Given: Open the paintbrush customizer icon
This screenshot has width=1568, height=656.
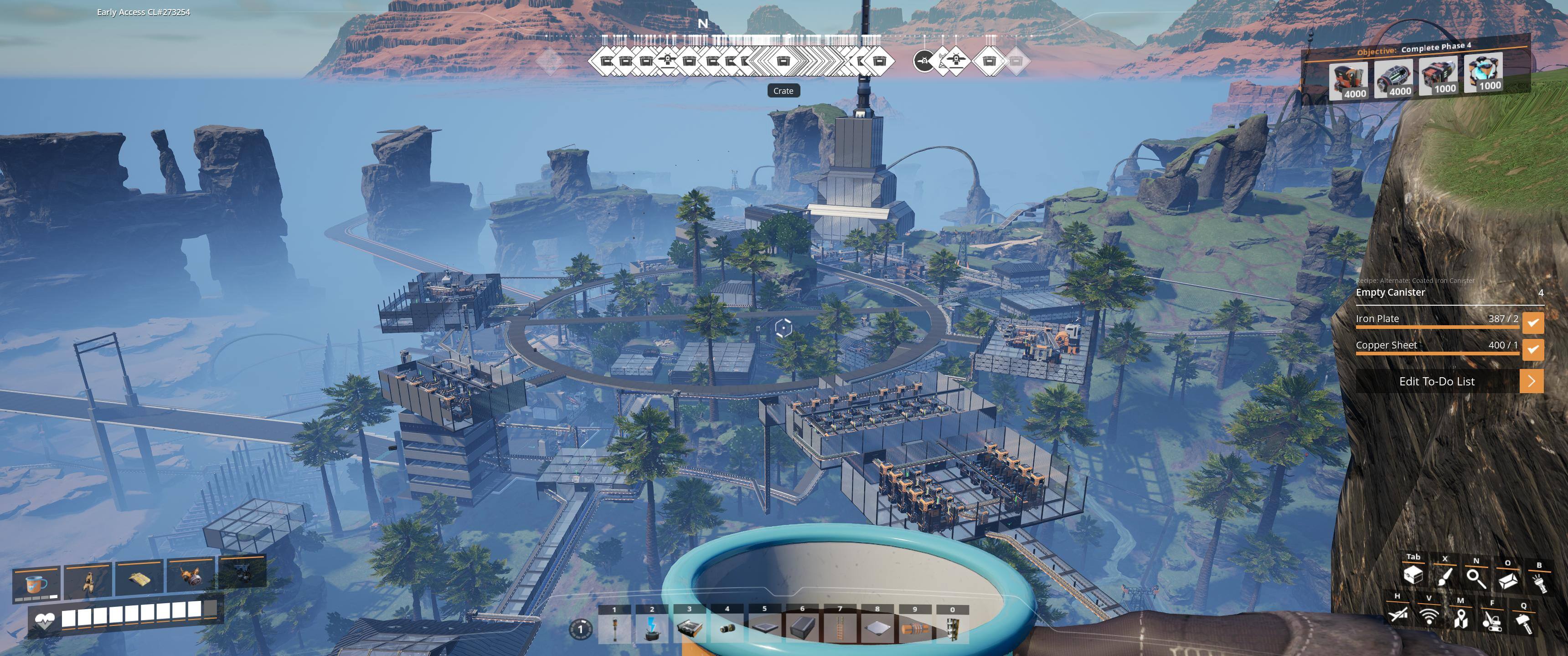Looking at the screenshot, I should point(1444,576).
